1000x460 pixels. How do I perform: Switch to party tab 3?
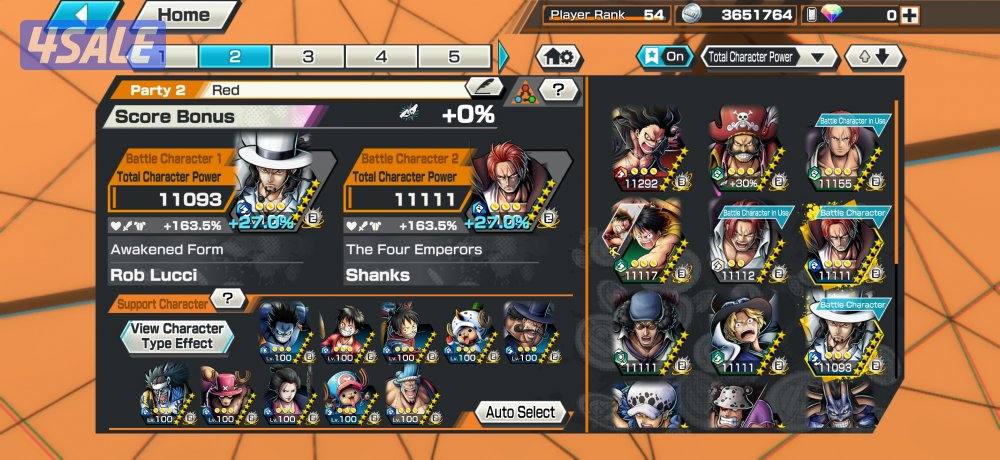tap(308, 57)
